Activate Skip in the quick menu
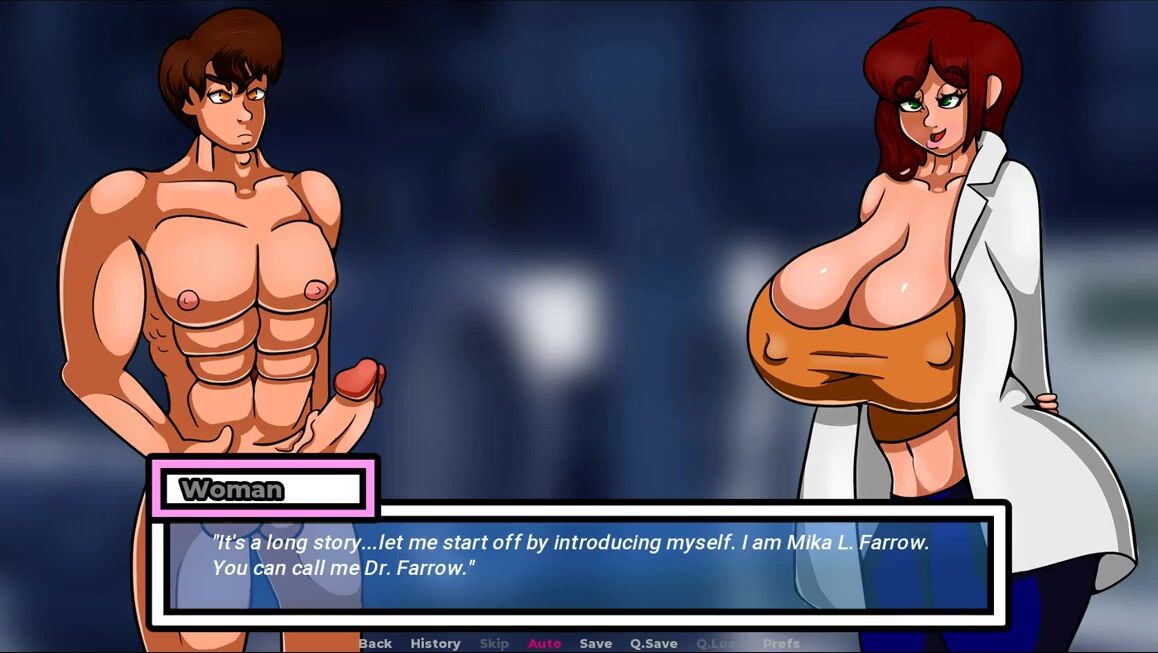The width and height of the screenshot is (1158, 653). click(x=494, y=643)
